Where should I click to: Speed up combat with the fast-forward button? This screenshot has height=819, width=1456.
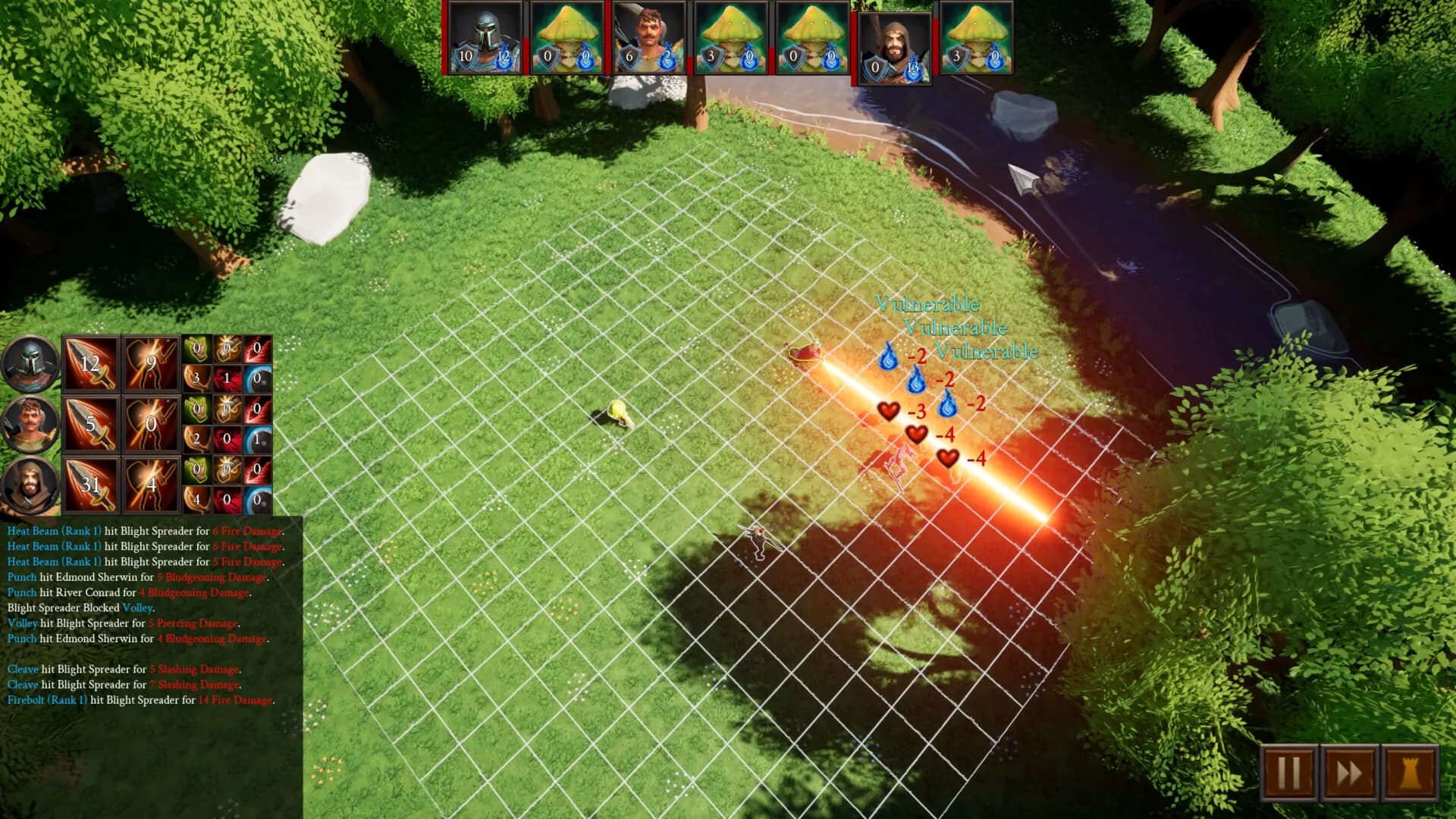coord(1349,773)
